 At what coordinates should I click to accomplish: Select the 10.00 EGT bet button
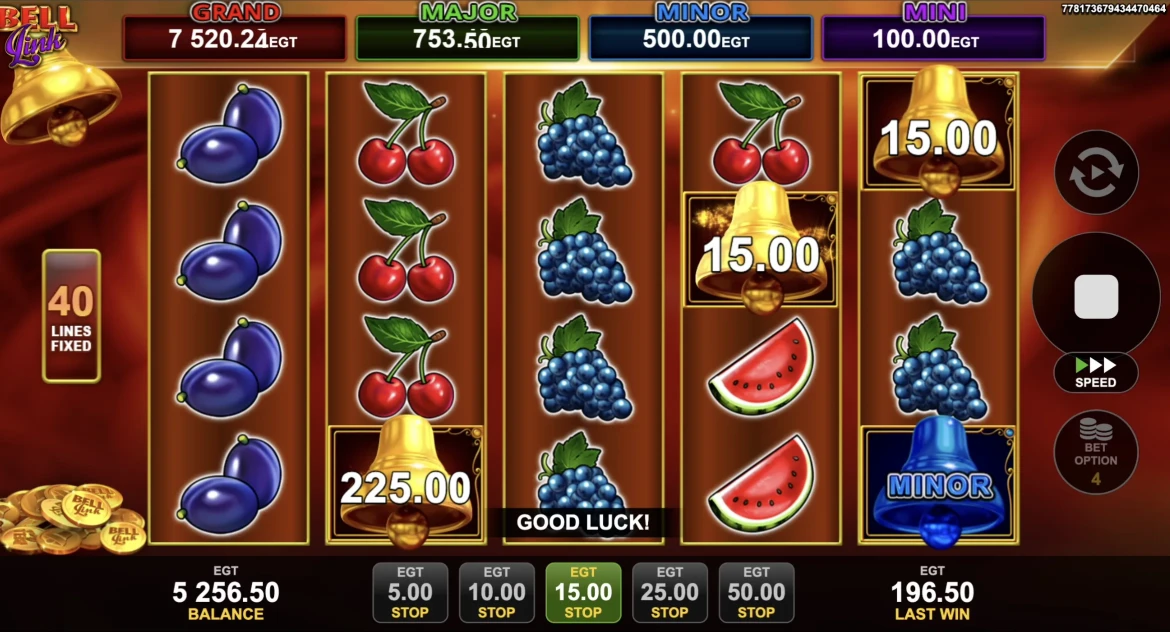pos(496,592)
